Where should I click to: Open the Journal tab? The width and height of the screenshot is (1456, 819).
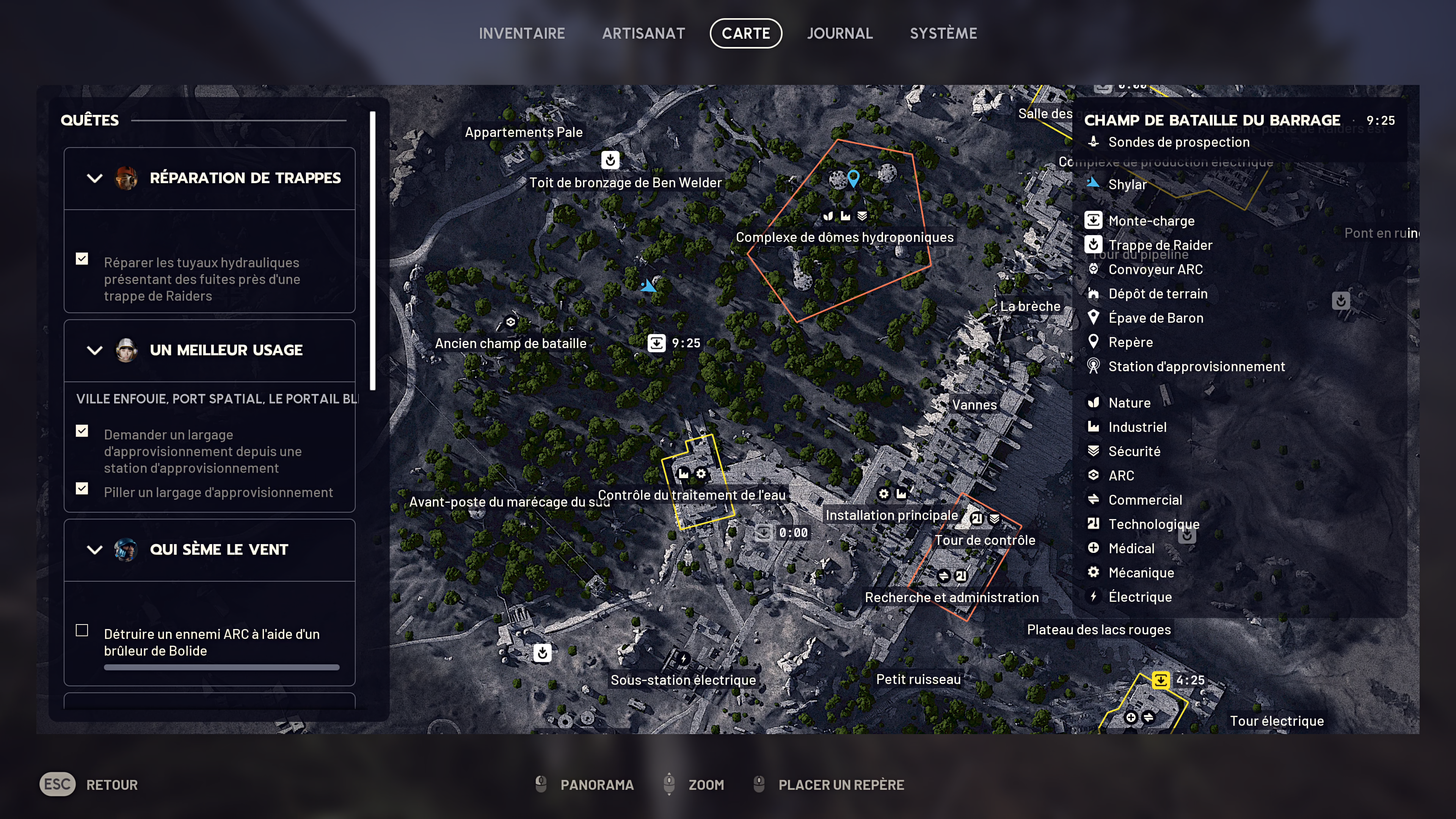[839, 33]
